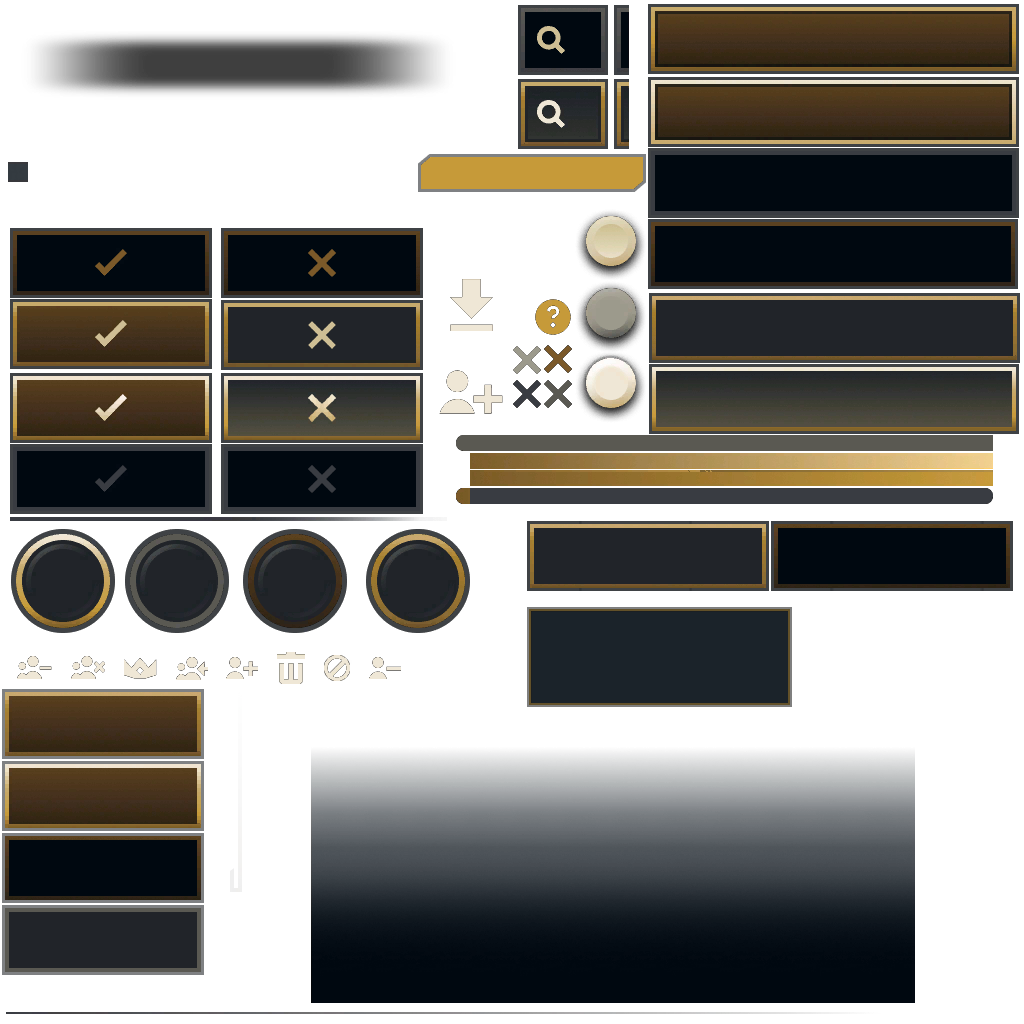Choose the circle-slash block icon

[x=337, y=668]
